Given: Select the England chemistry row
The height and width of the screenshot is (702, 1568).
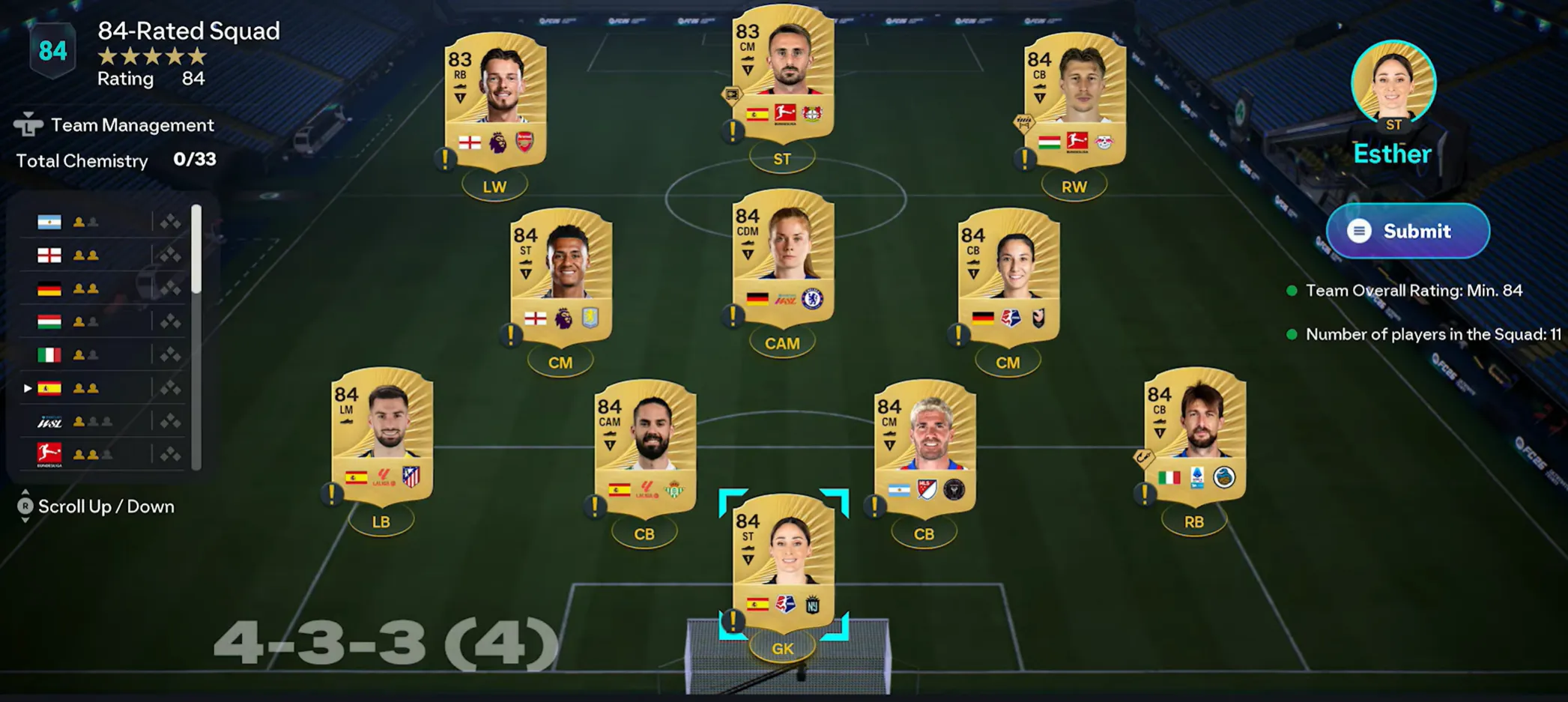Looking at the screenshot, I should pos(101,255).
